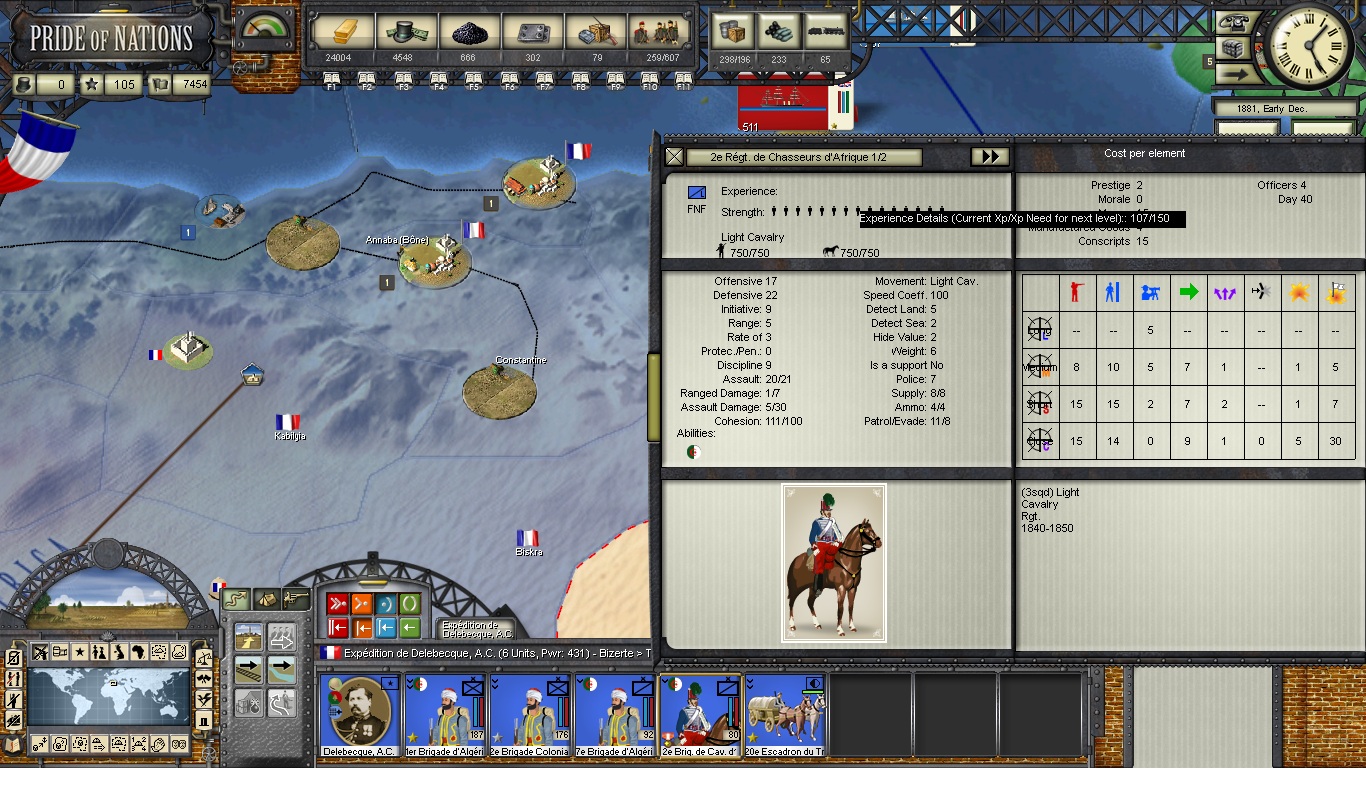This screenshot has height=788, width=1366.
Task: Select the tent icon orders tab
Action: (x=266, y=599)
